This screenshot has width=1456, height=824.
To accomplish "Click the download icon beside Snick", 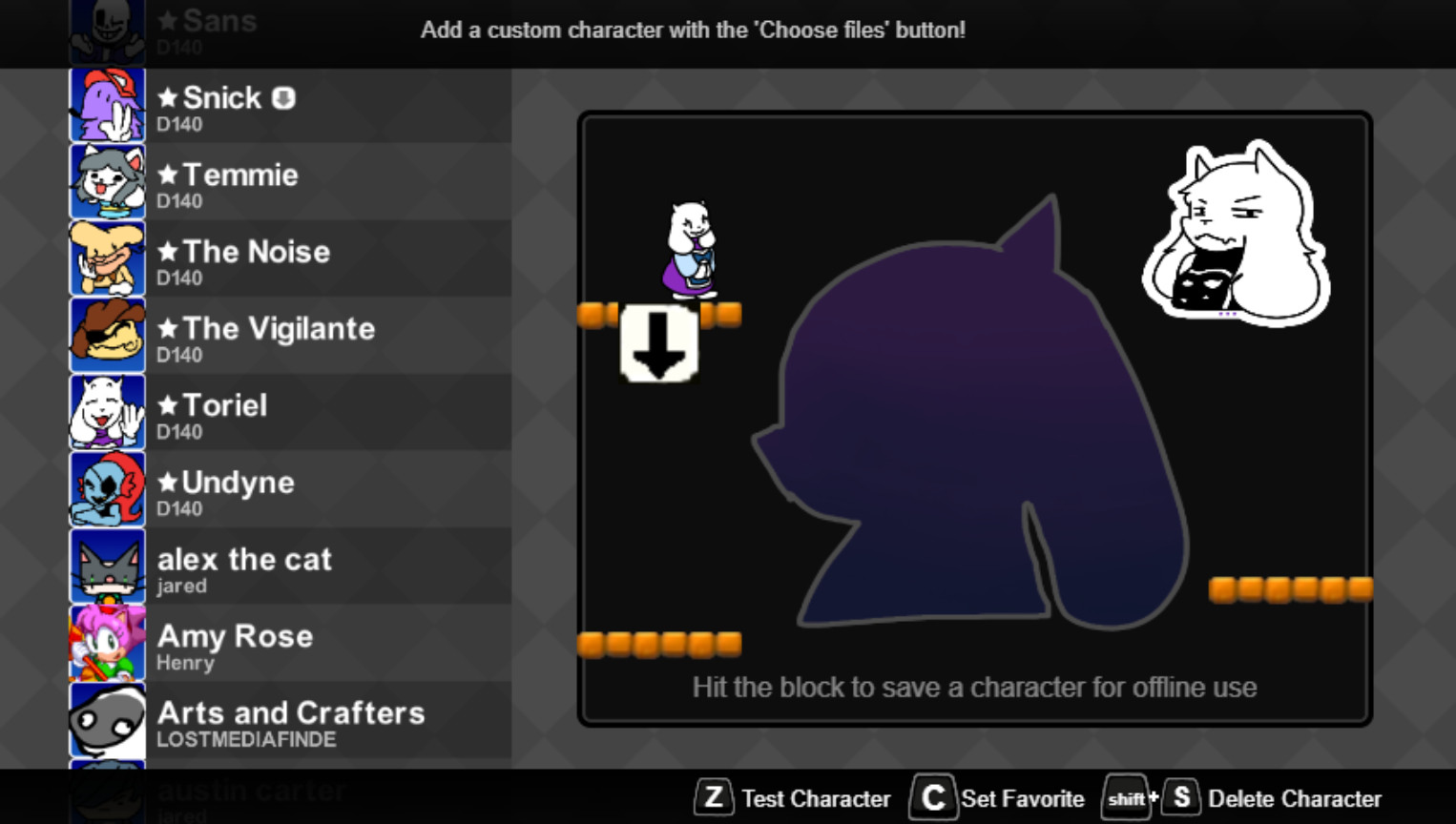I will point(285,97).
